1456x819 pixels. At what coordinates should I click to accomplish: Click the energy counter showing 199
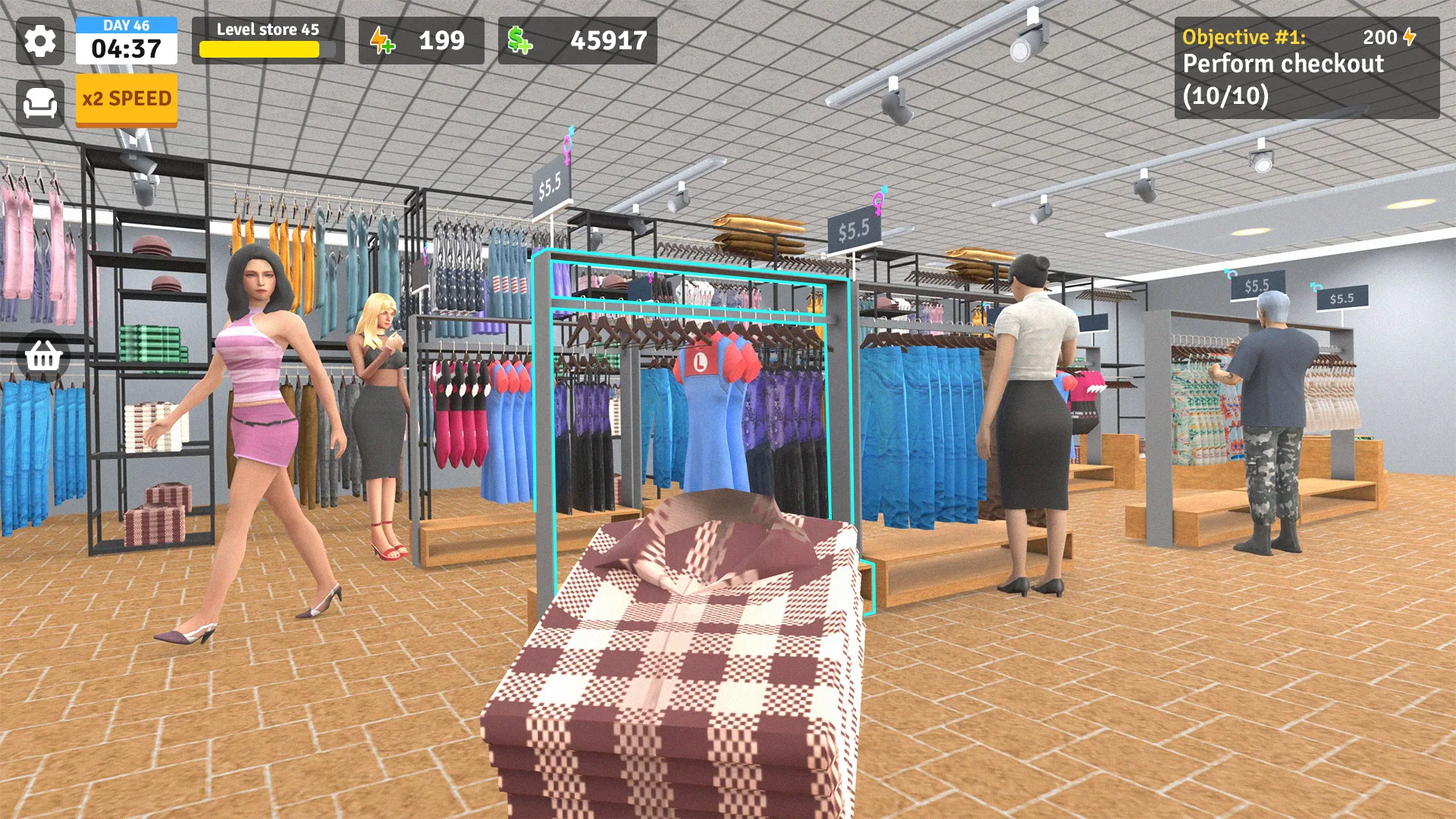441,42
